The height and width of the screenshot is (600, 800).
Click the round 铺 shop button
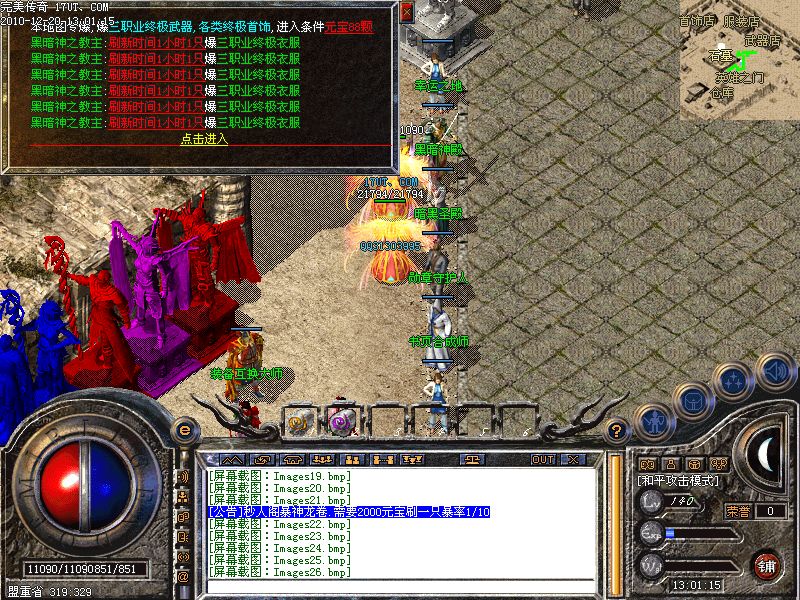tap(767, 564)
